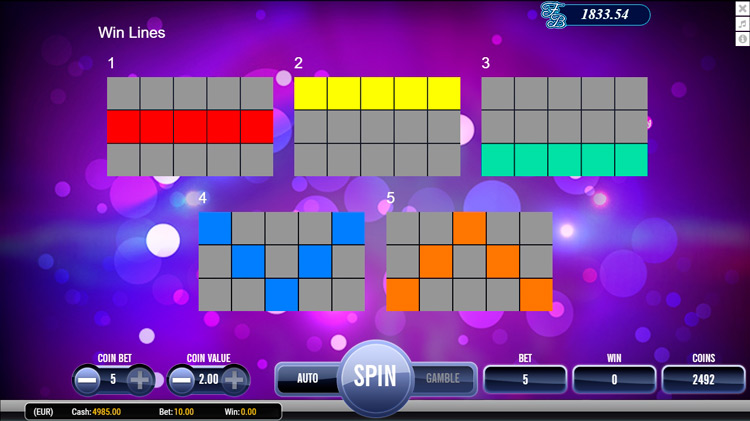Raise the coin value
This screenshot has height=421, width=750.
(235, 380)
